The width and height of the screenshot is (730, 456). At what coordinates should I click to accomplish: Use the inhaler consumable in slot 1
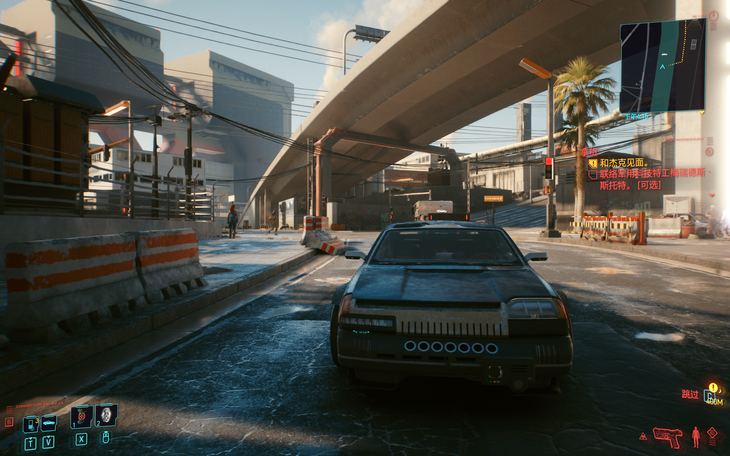click(81, 417)
